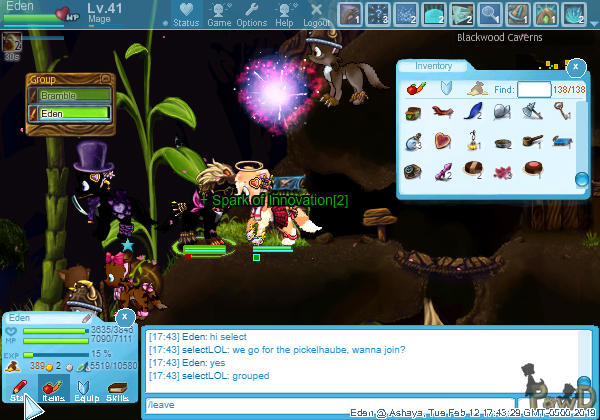Image resolution: width=600 pixels, height=420 pixels.
Task: Select the treasure chest item in inventory
Action: [x=415, y=115]
